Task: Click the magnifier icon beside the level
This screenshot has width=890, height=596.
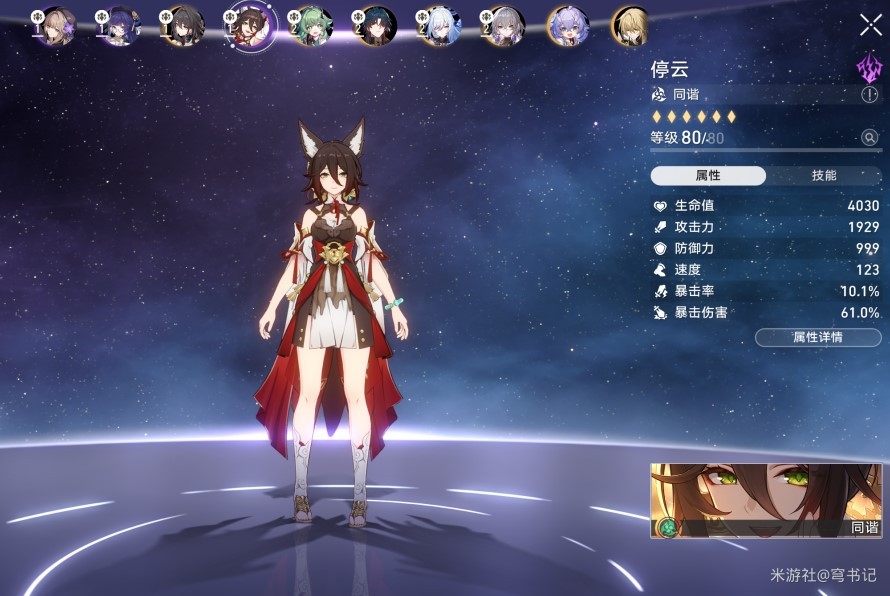Action: tap(869, 138)
